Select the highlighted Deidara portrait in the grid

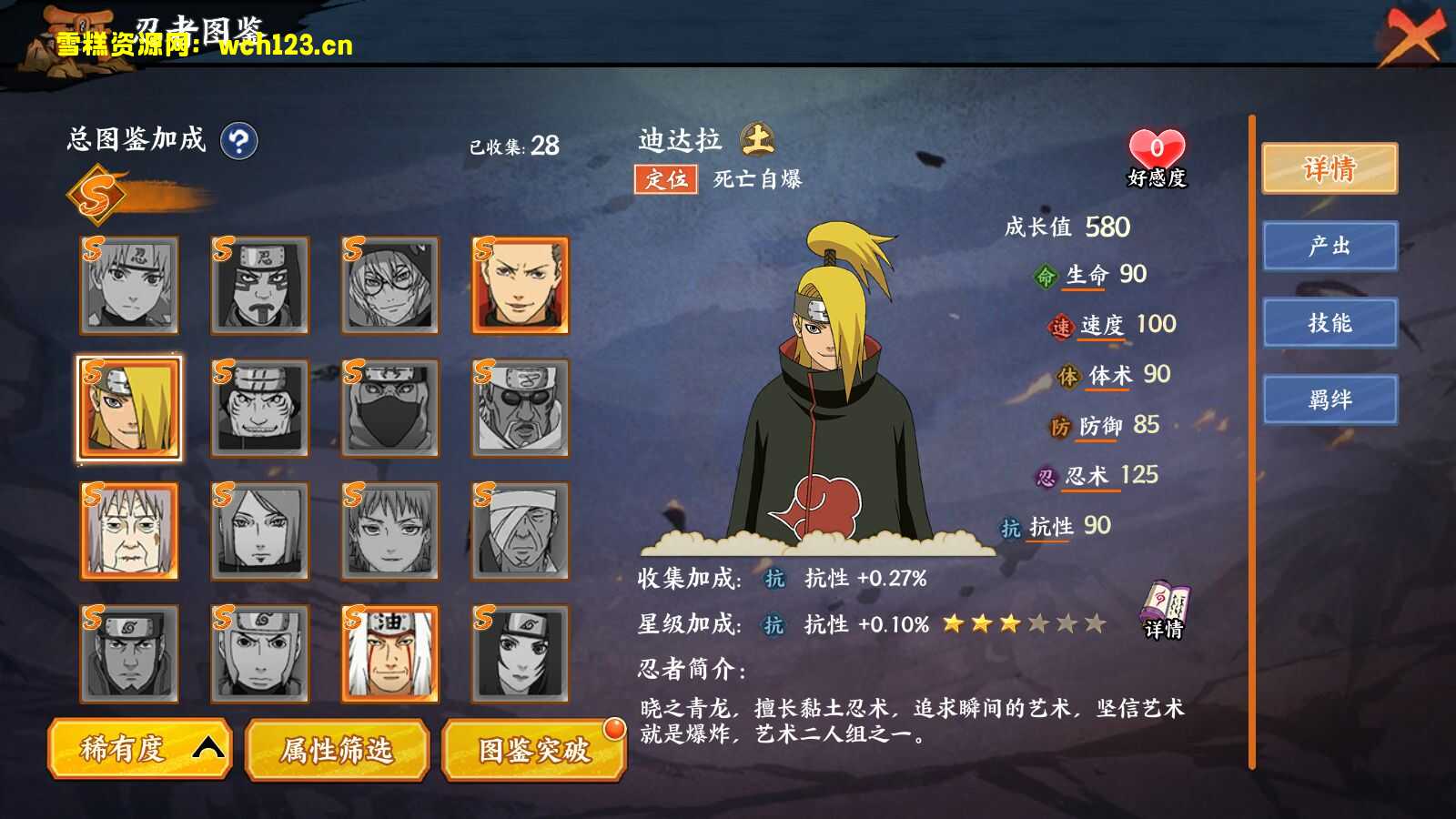point(128,408)
